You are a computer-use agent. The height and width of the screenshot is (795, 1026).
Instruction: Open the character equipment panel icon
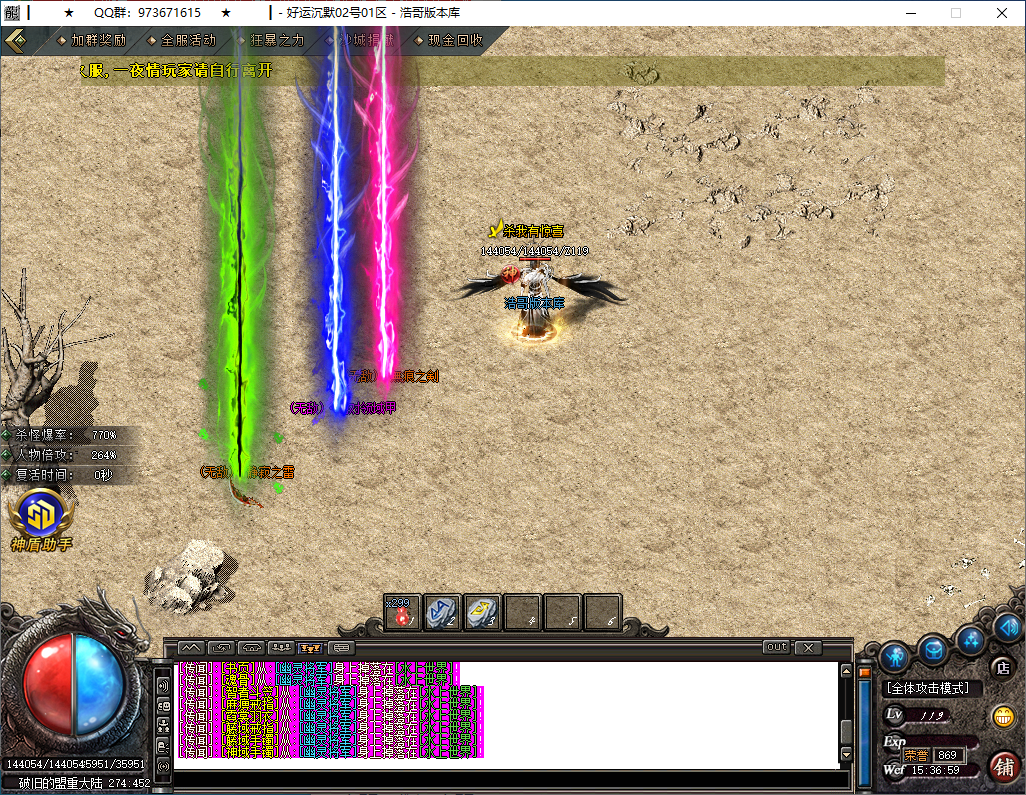(893, 655)
